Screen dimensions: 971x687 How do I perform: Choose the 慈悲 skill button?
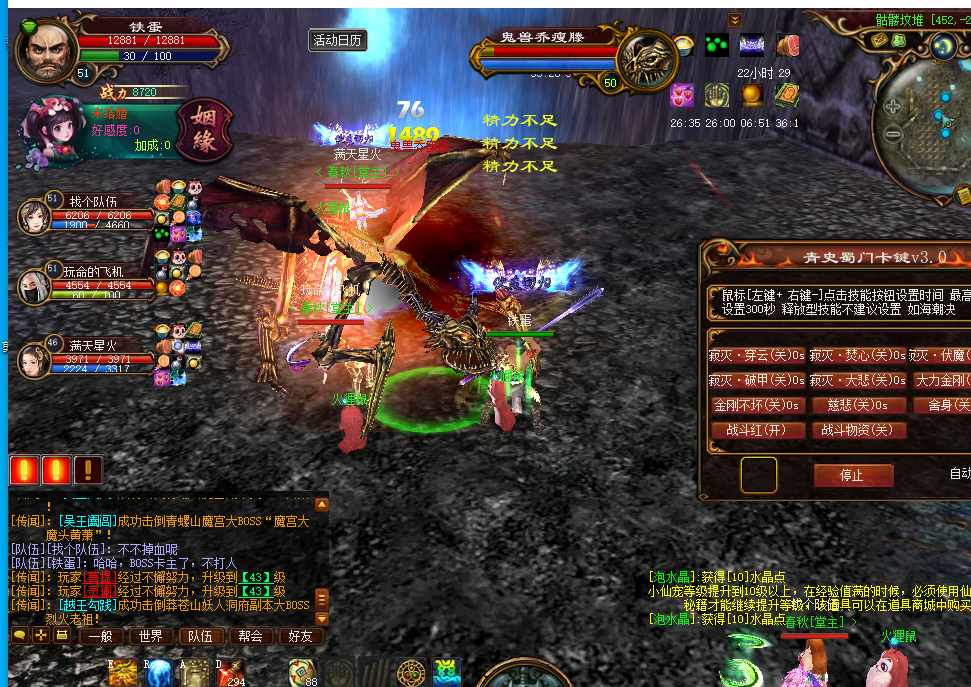[x=857, y=405]
